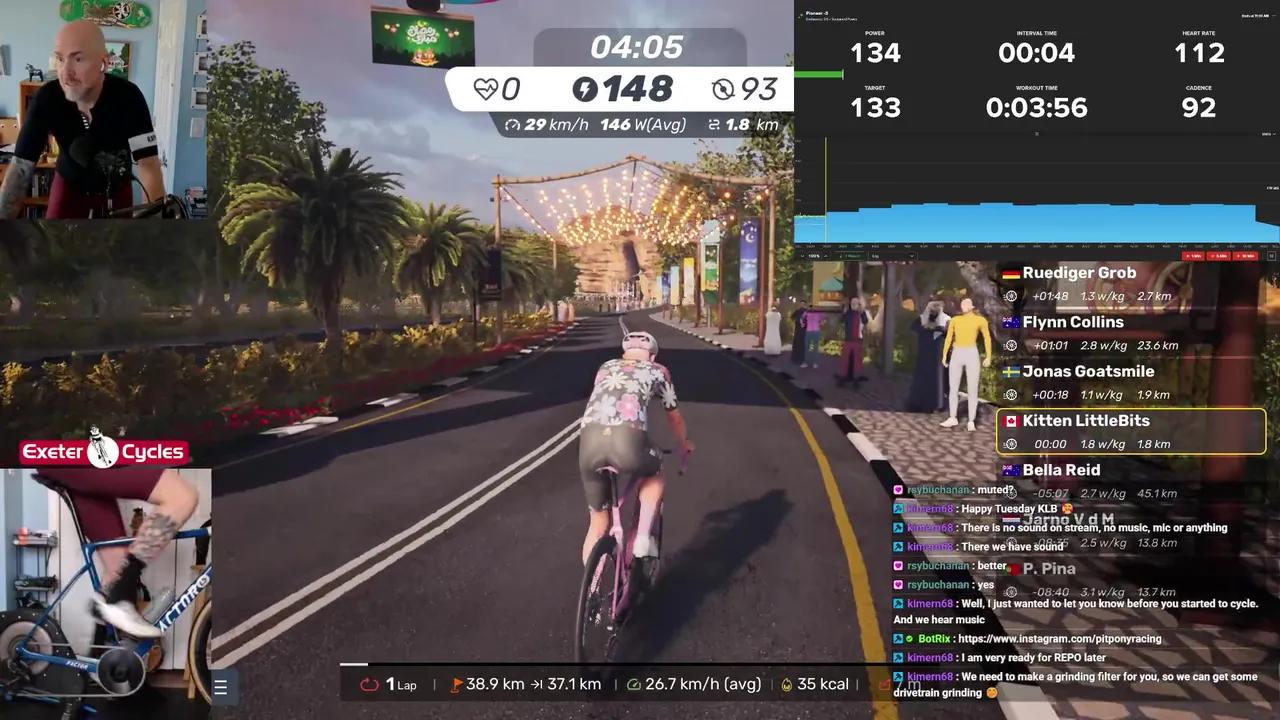Image resolution: width=1280 pixels, height=720 pixels.
Task: Select Ruediger Grob in the riders list
Action: point(1080,272)
